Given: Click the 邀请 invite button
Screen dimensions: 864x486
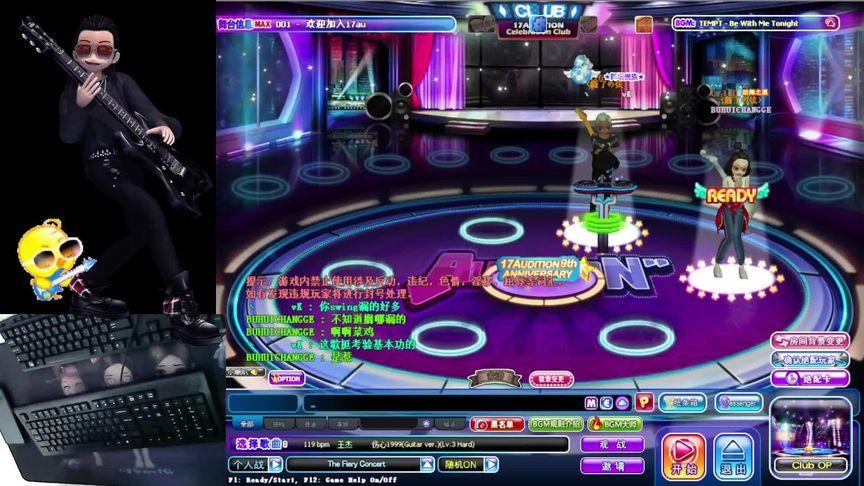Looking at the screenshot, I should click(x=612, y=465).
